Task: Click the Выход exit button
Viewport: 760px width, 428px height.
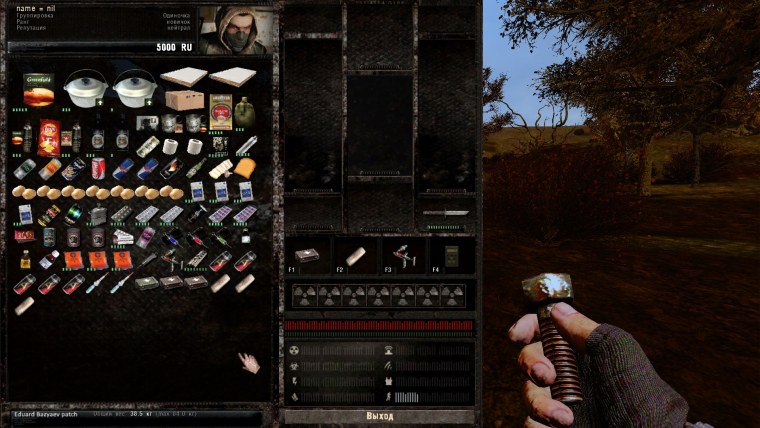Action: 379,415
